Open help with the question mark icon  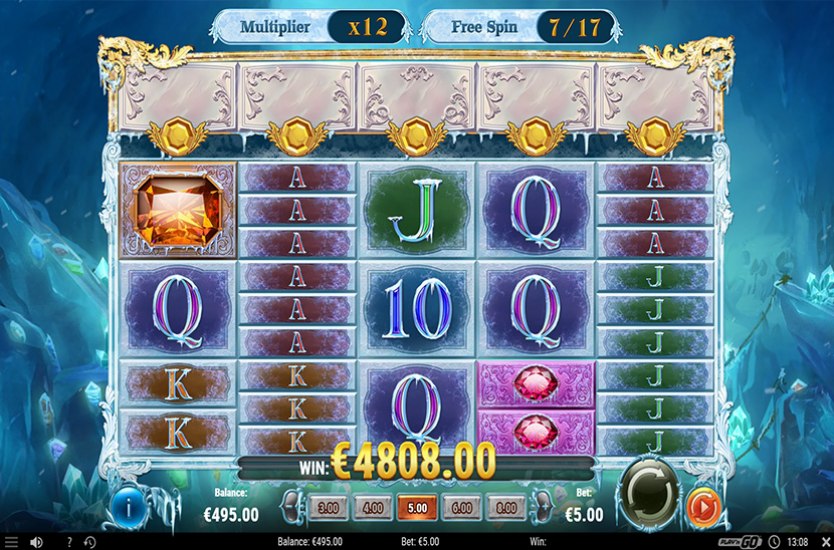click(69, 541)
